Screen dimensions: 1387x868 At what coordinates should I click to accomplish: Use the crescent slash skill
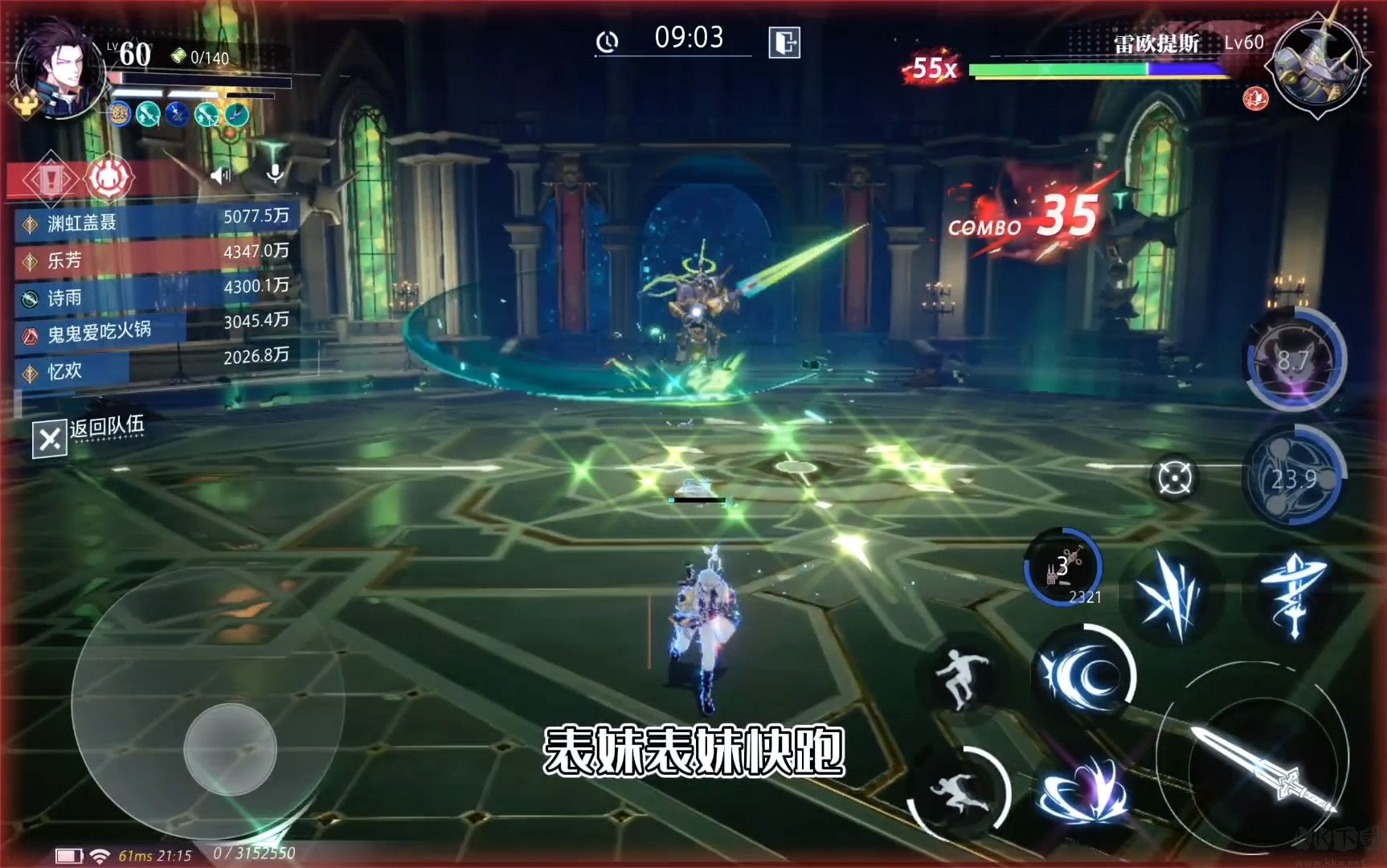coord(1083,674)
